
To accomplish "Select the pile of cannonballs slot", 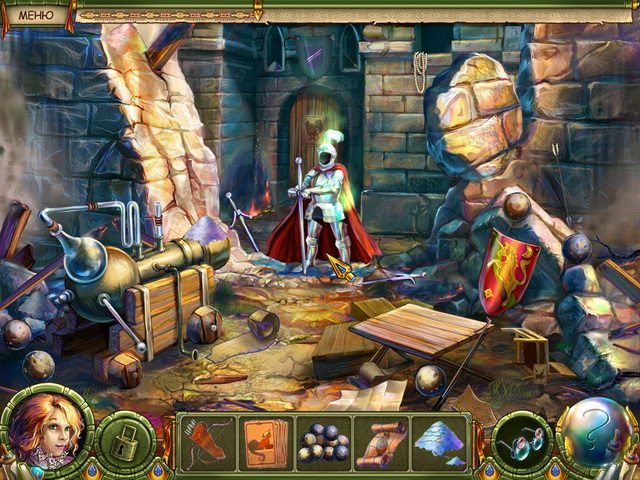I will [x=325, y=440].
